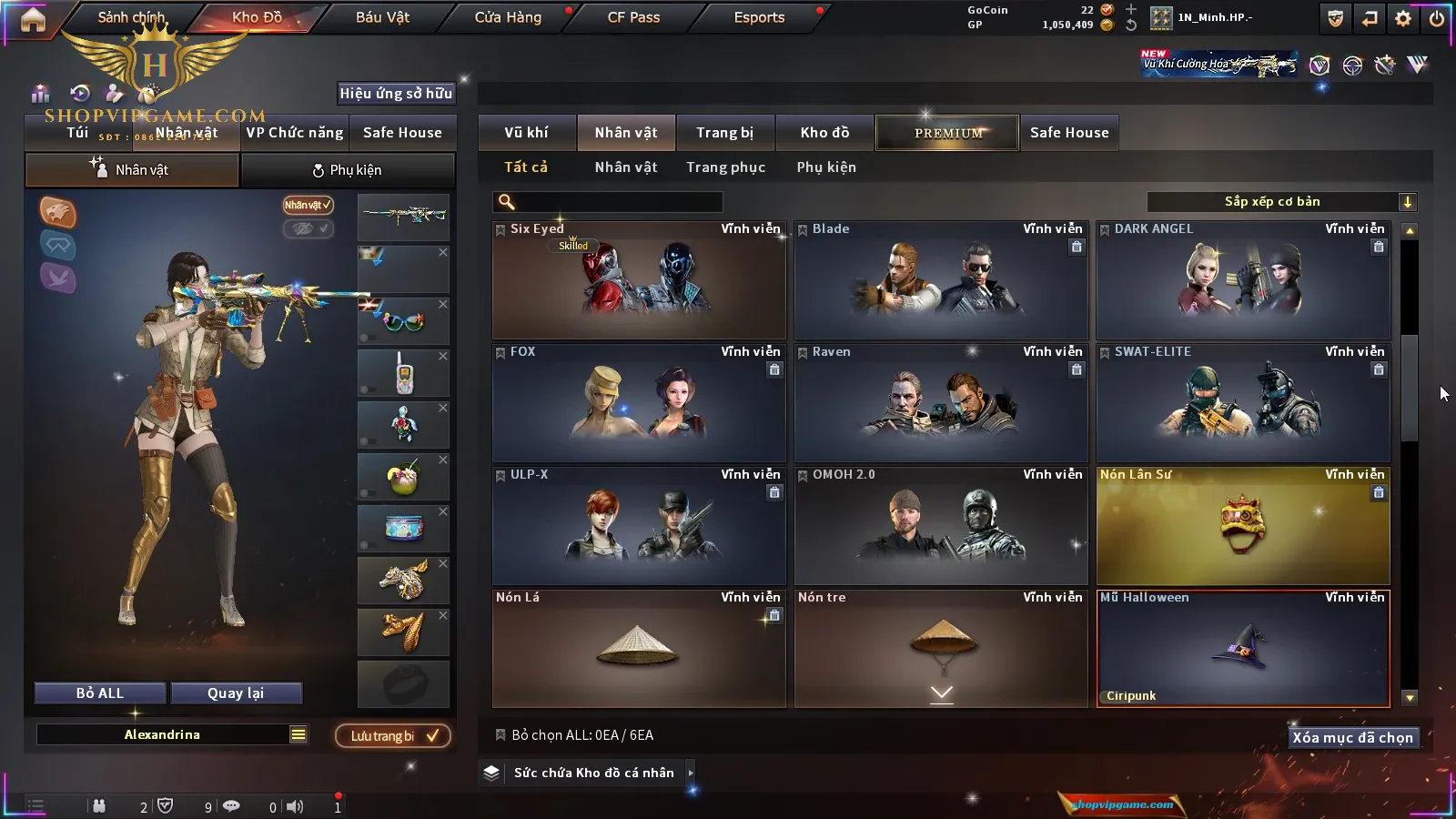Select the Trang phục filter
The height and width of the screenshot is (819, 1456).
pos(725,167)
